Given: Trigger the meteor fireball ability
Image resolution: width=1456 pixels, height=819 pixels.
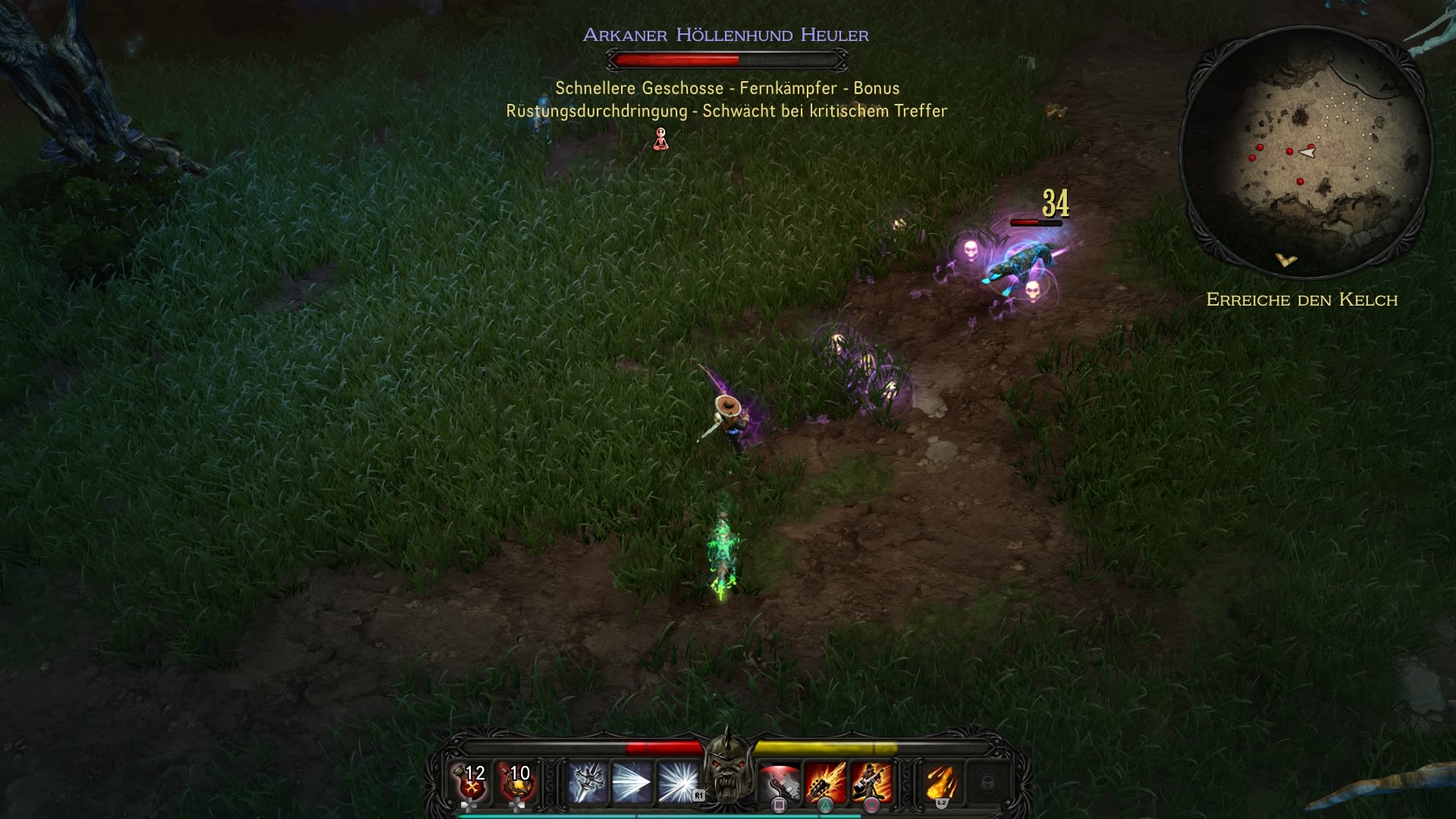Looking at the screenshot, I should tap(941, 783).
